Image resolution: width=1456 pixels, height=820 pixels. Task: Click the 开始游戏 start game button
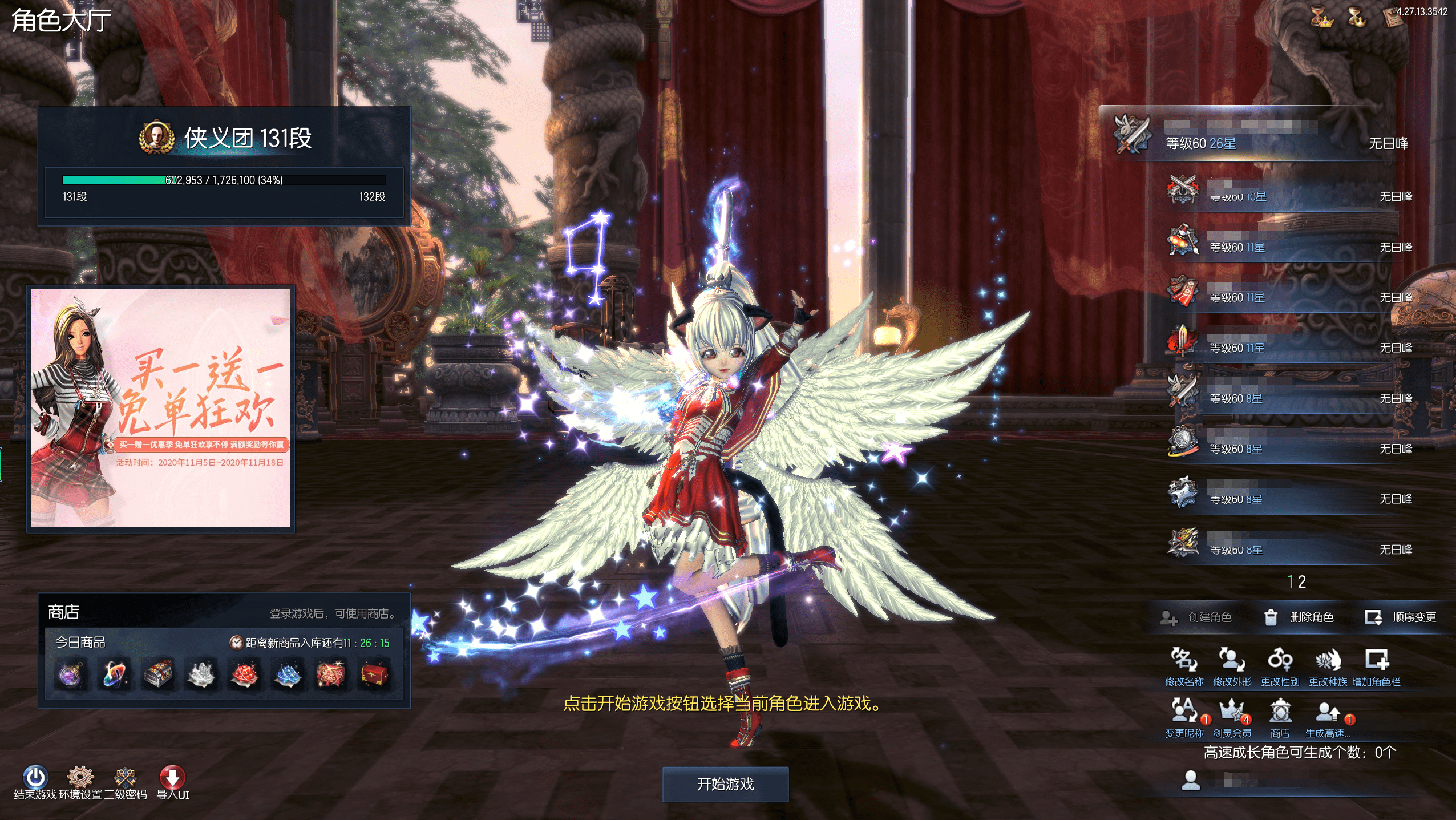[x=725, y=784]
